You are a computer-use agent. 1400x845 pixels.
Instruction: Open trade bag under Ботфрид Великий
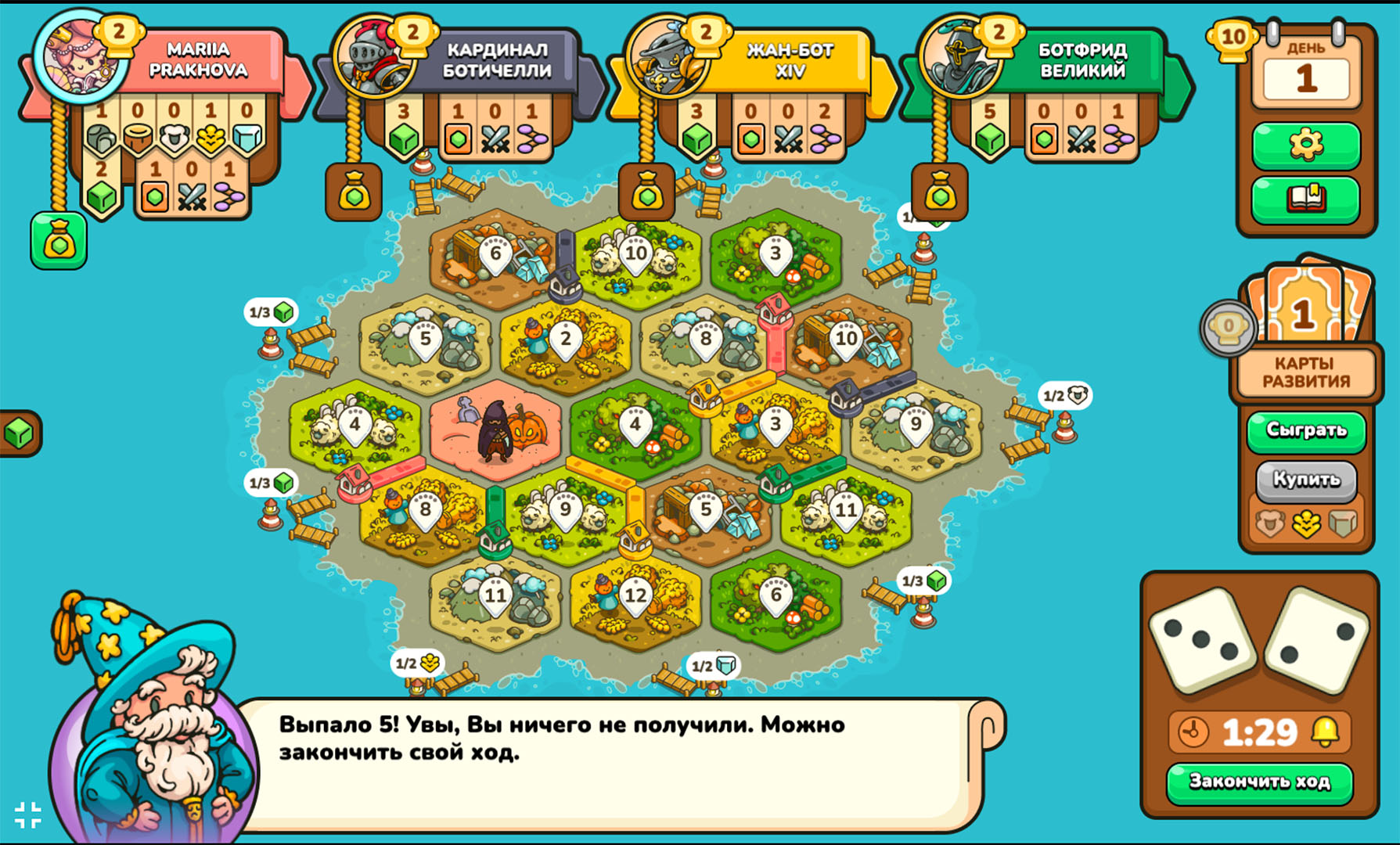(940, 192)
